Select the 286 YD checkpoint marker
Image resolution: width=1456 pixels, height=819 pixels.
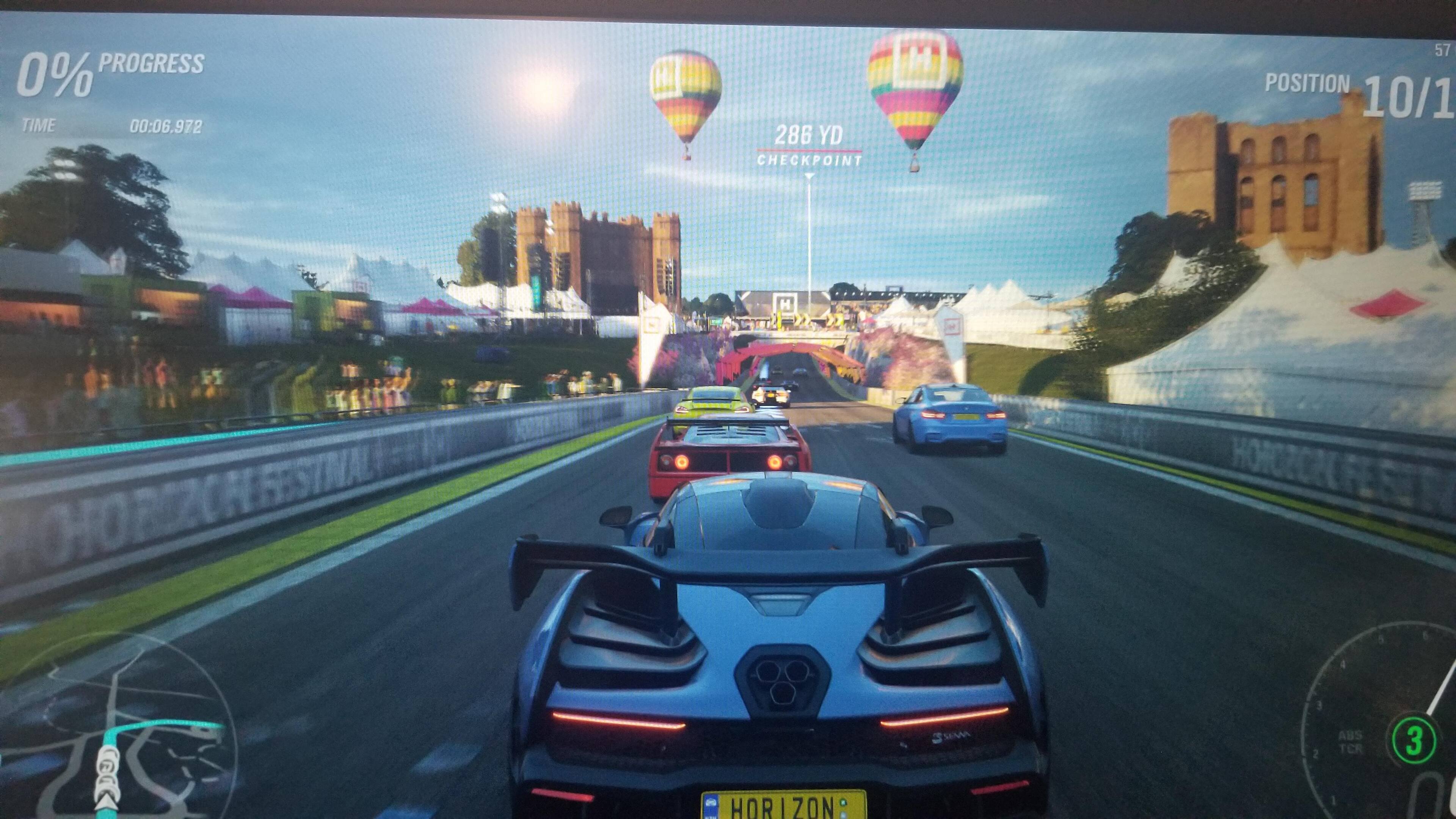pyautogui.click(x=809, y=145)
